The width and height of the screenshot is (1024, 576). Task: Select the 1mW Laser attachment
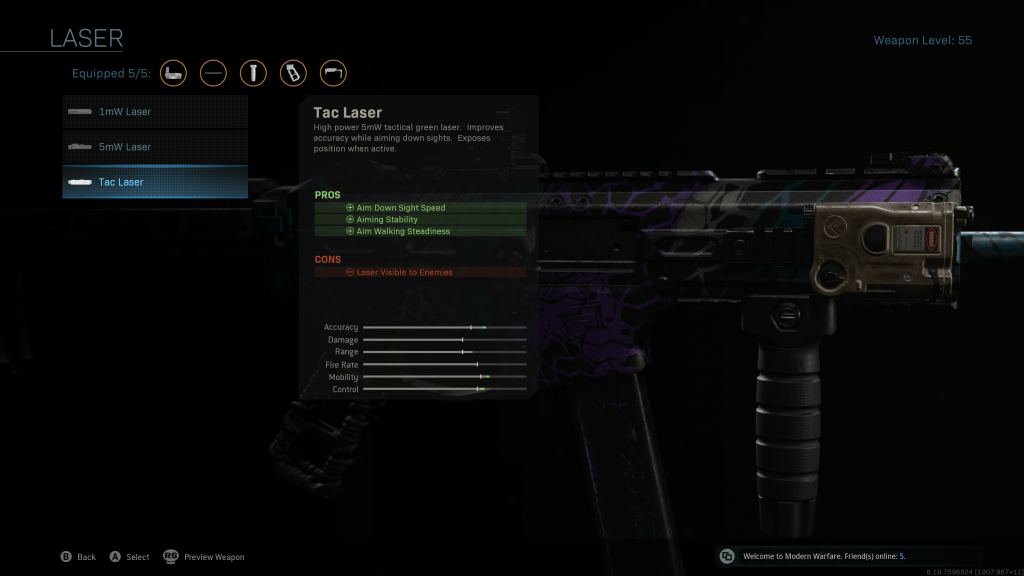[x=155, y=112]
